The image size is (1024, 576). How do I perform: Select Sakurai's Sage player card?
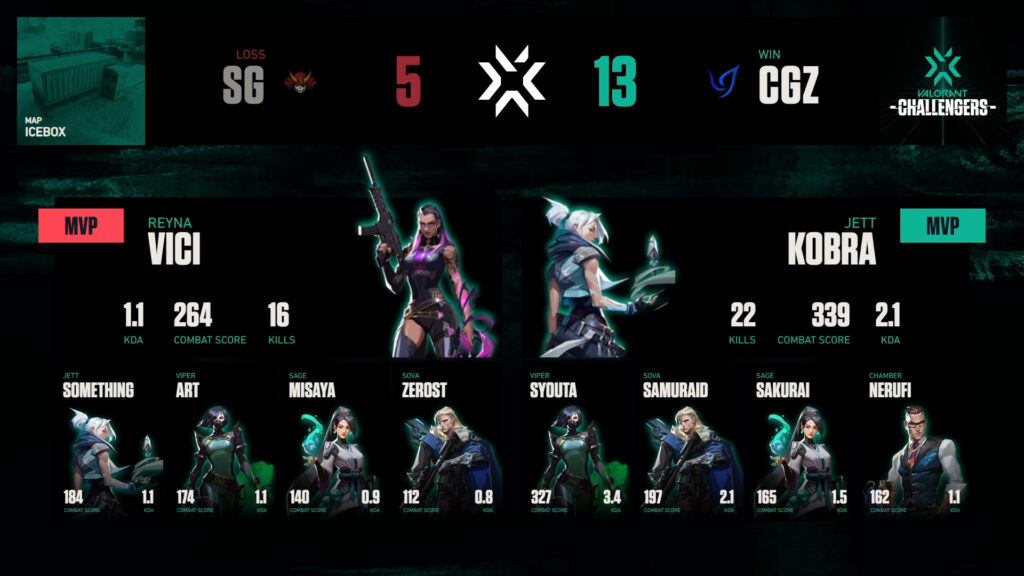pyautogui.click(x=802, y=445)
